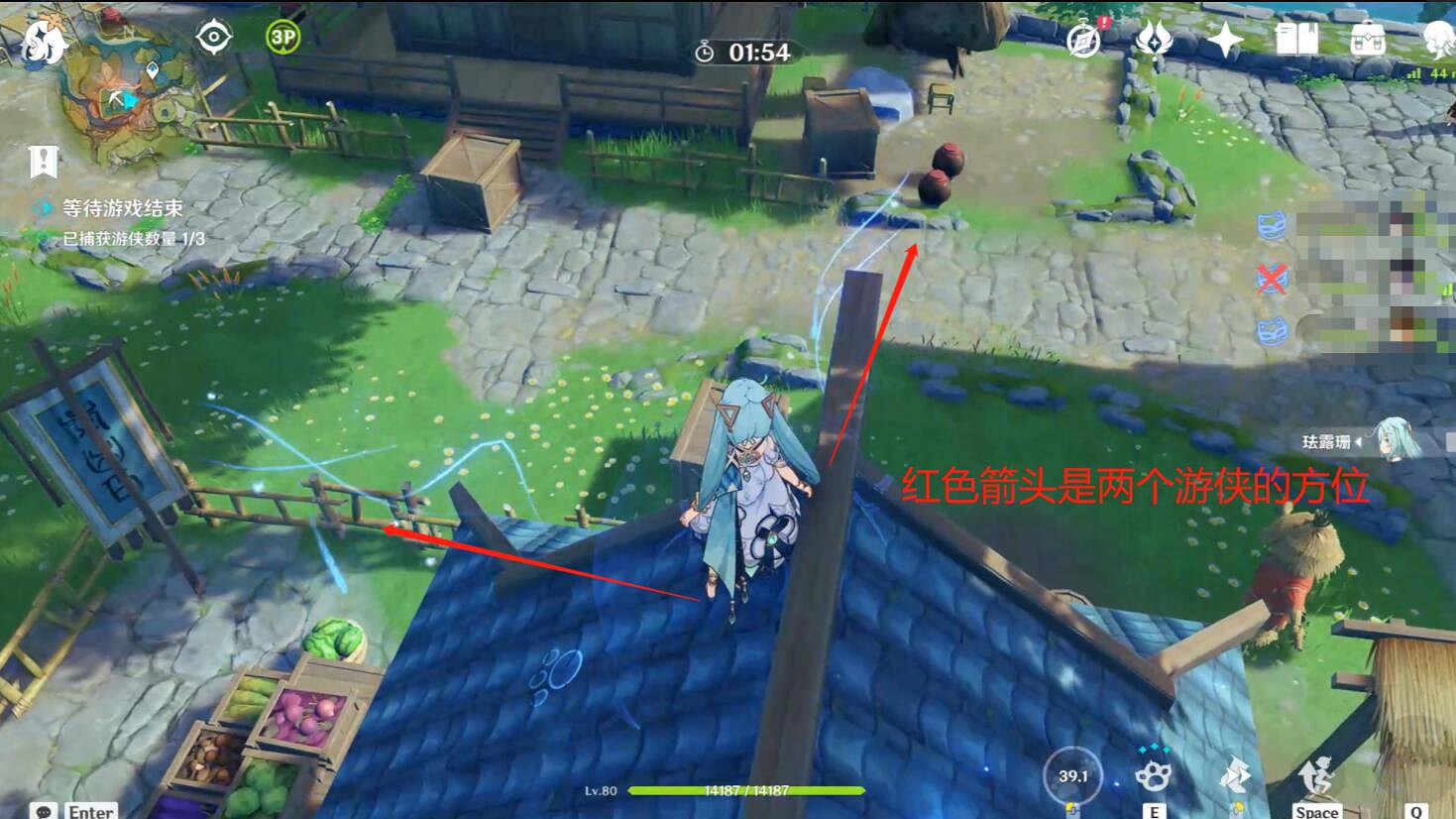This screenshot has width=1456, height=819.
Task: Open the inventory bag icon
Action: (1369, 38)
